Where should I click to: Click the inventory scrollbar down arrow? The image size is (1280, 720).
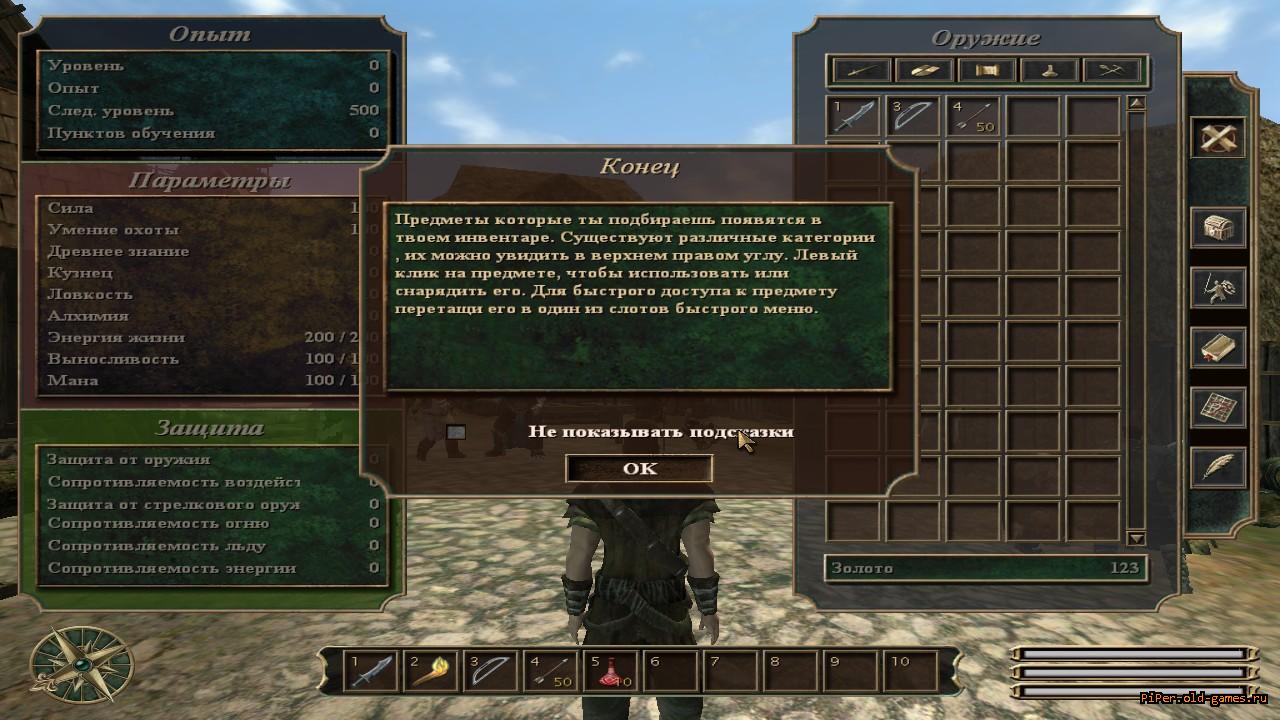click(1136, 538)
